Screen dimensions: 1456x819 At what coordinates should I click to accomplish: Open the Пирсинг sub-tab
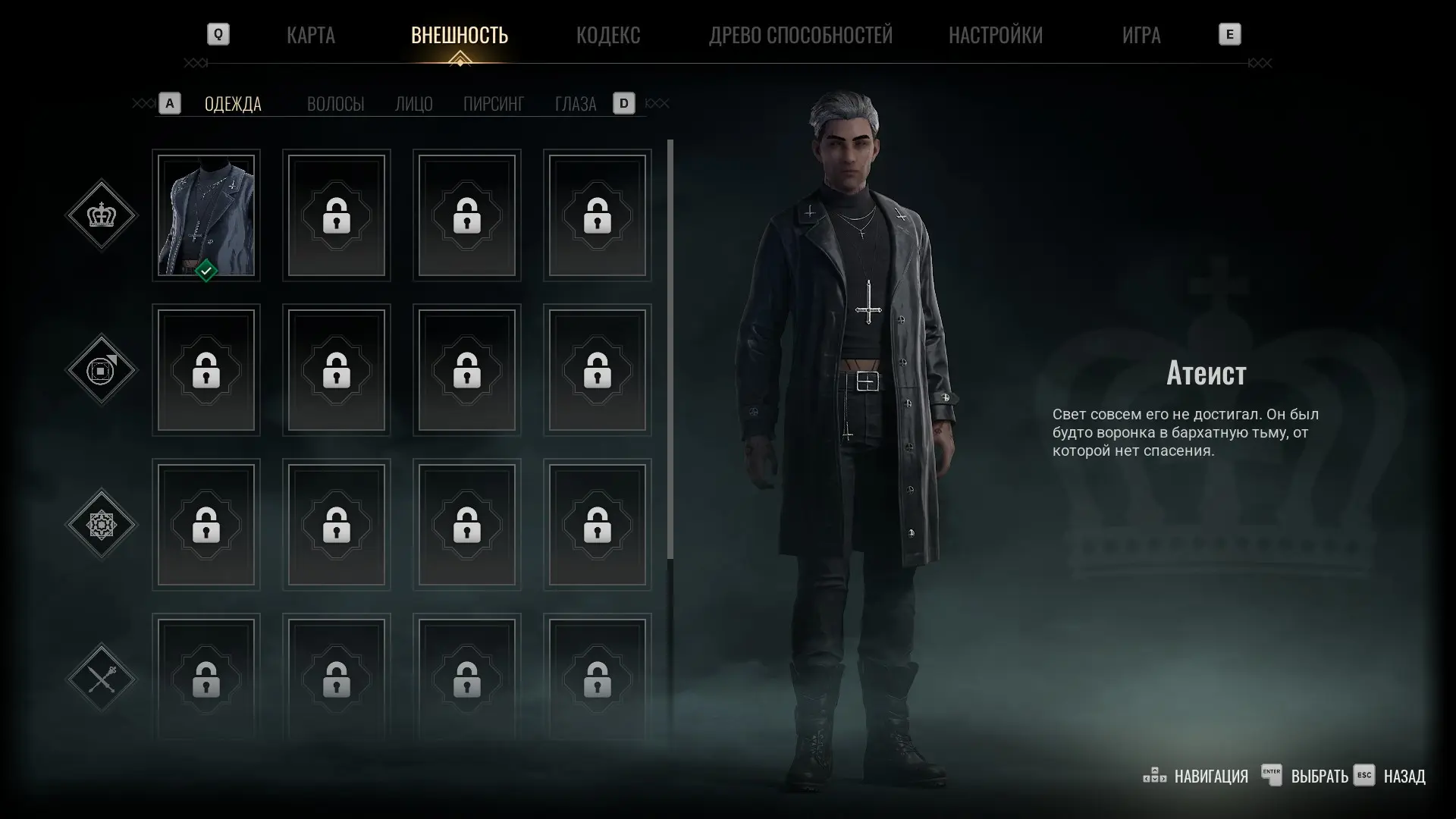click(x=493, y=104)
